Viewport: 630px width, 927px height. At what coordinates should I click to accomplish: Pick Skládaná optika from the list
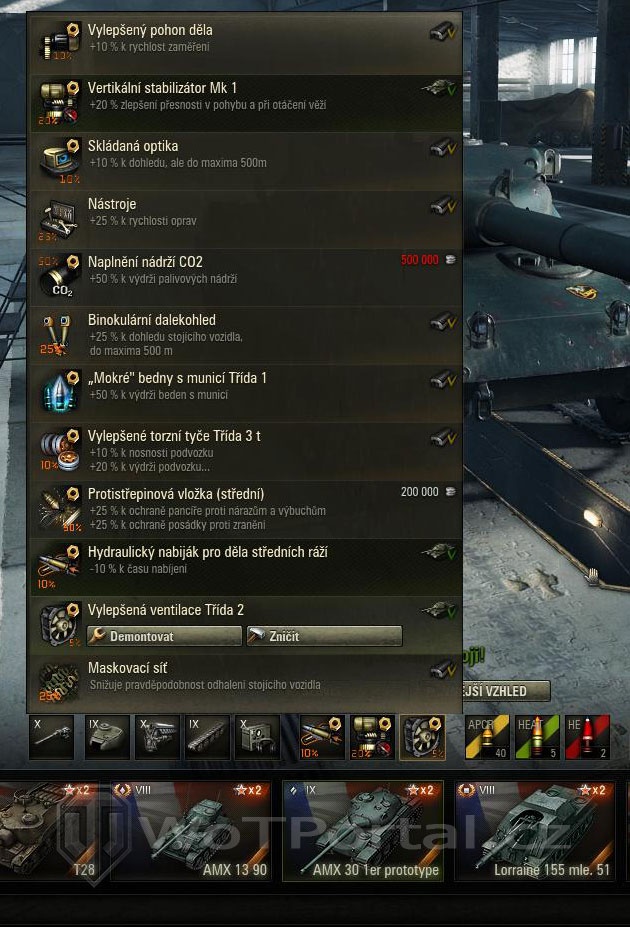[245, 156]
